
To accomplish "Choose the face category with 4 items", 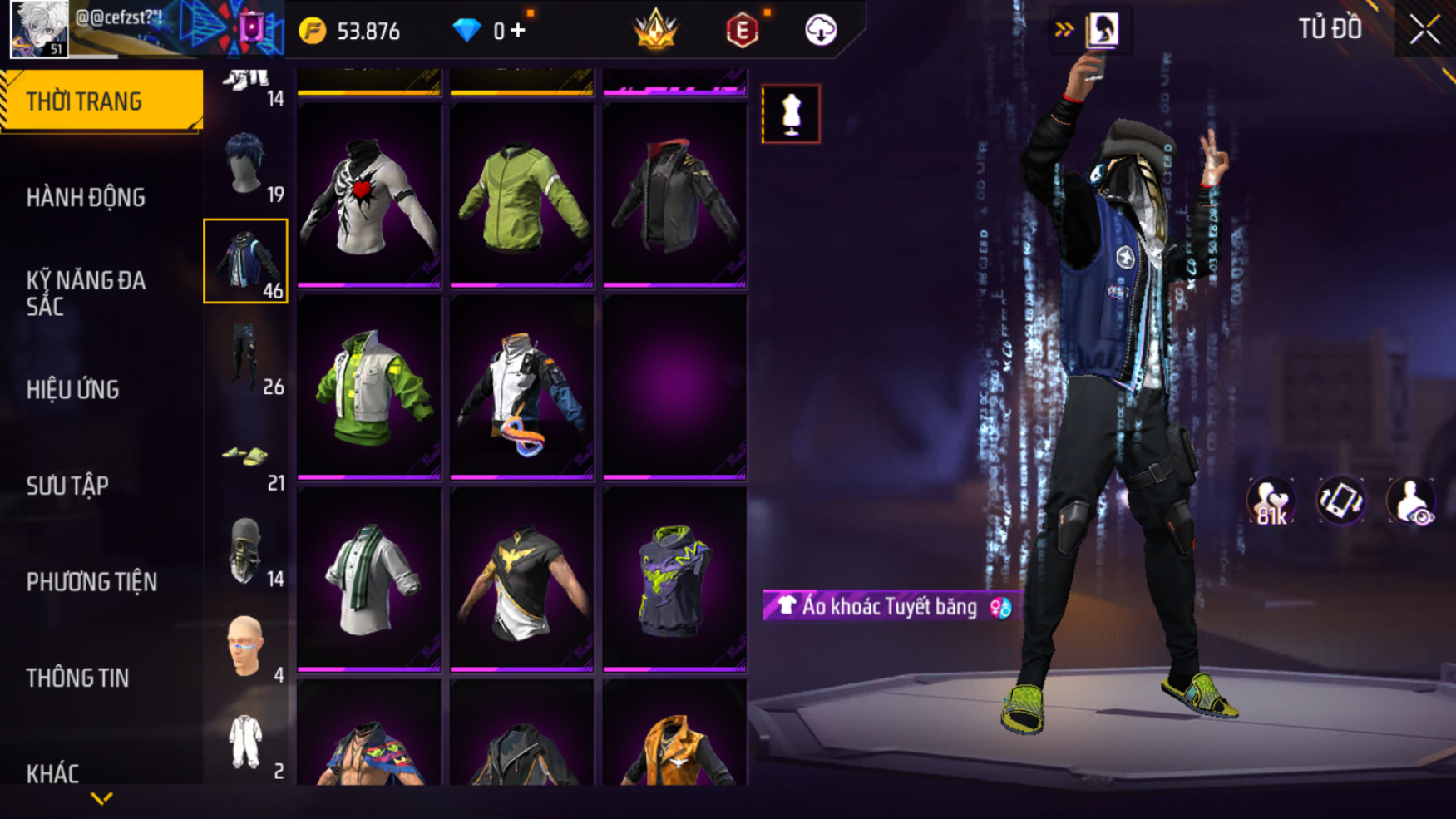I will (246, 647).
